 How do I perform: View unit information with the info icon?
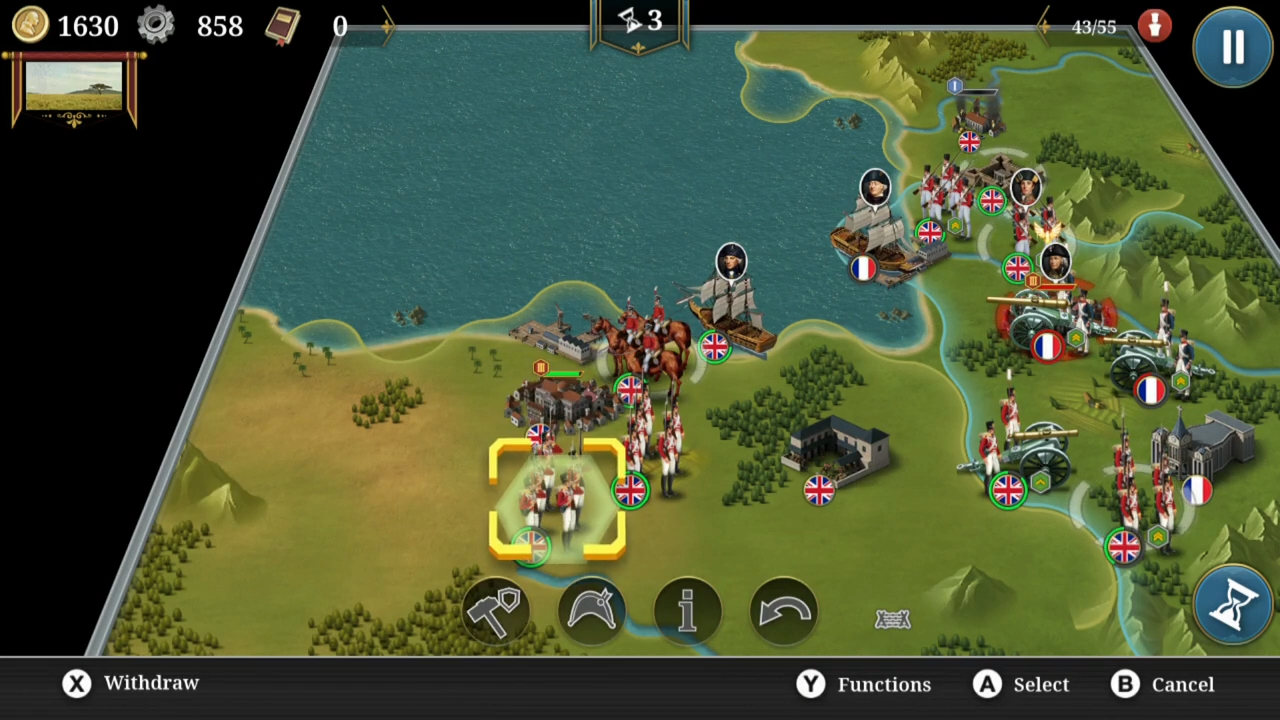coord(688,610)
